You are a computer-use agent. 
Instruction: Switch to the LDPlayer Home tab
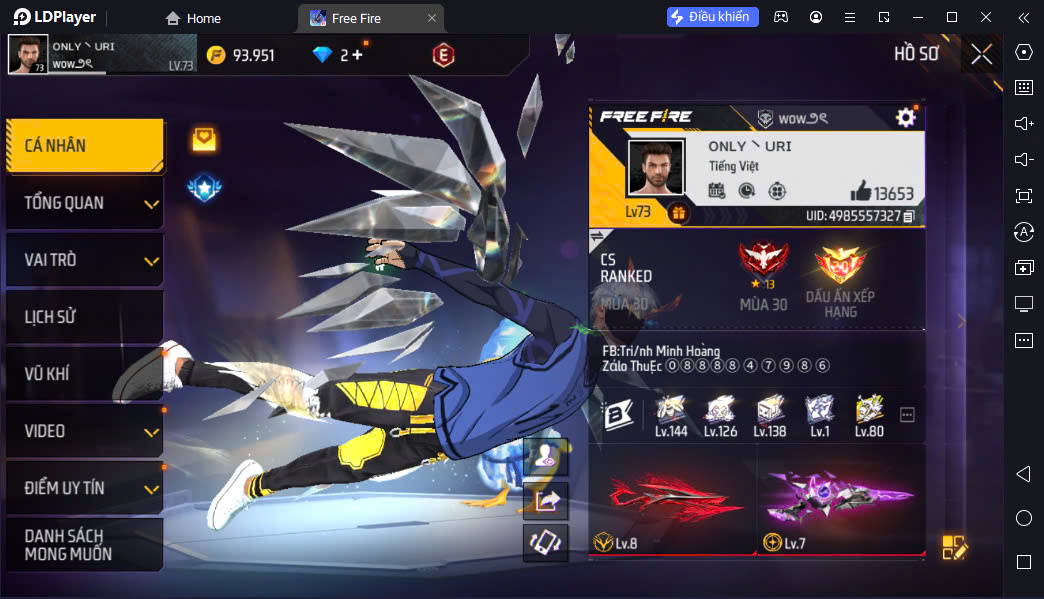194,18
